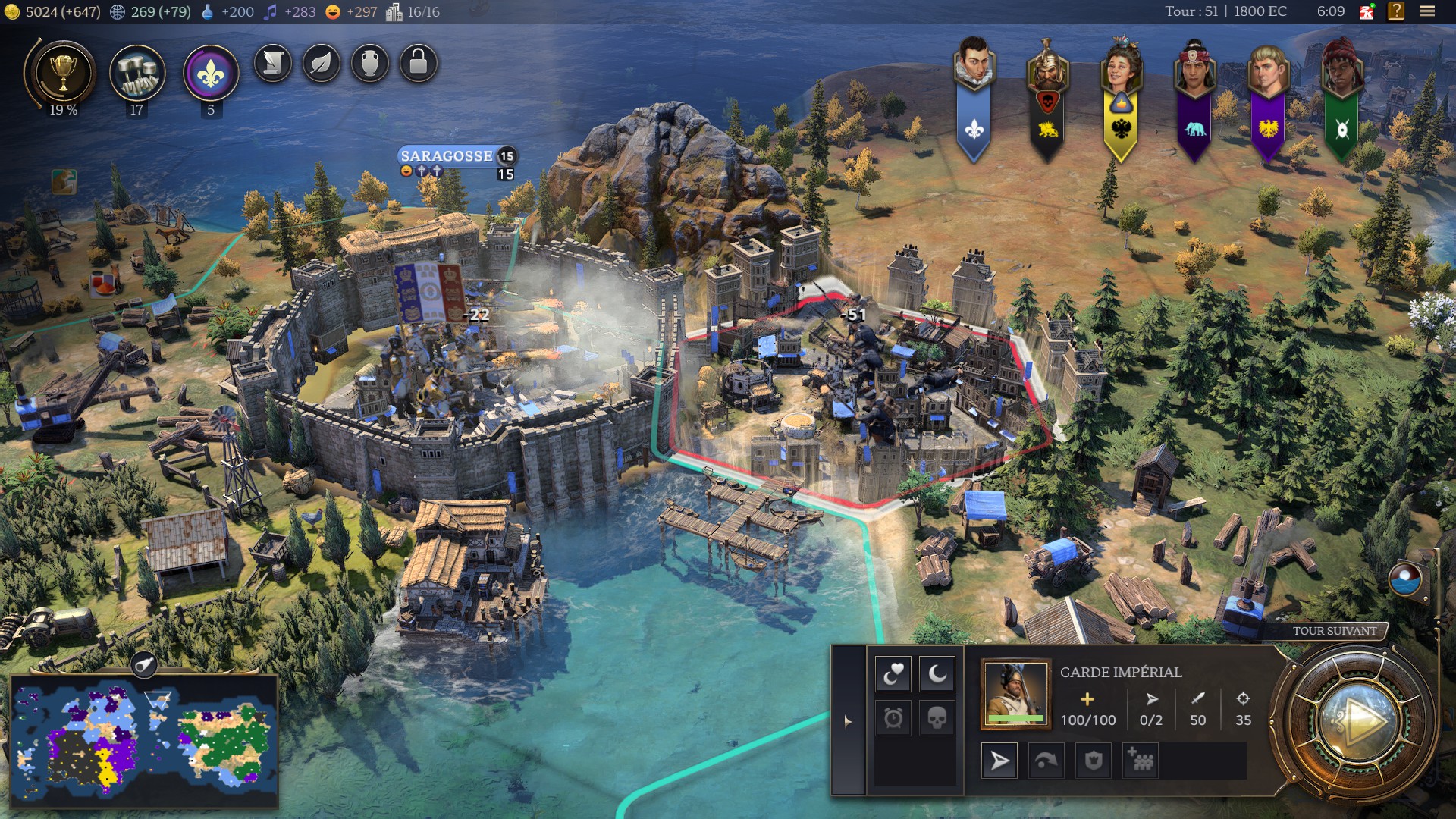Open the trophy fame score panel
Image resolution: width=1456 pixels, height=819 pixels.
[x=63, y=74]
